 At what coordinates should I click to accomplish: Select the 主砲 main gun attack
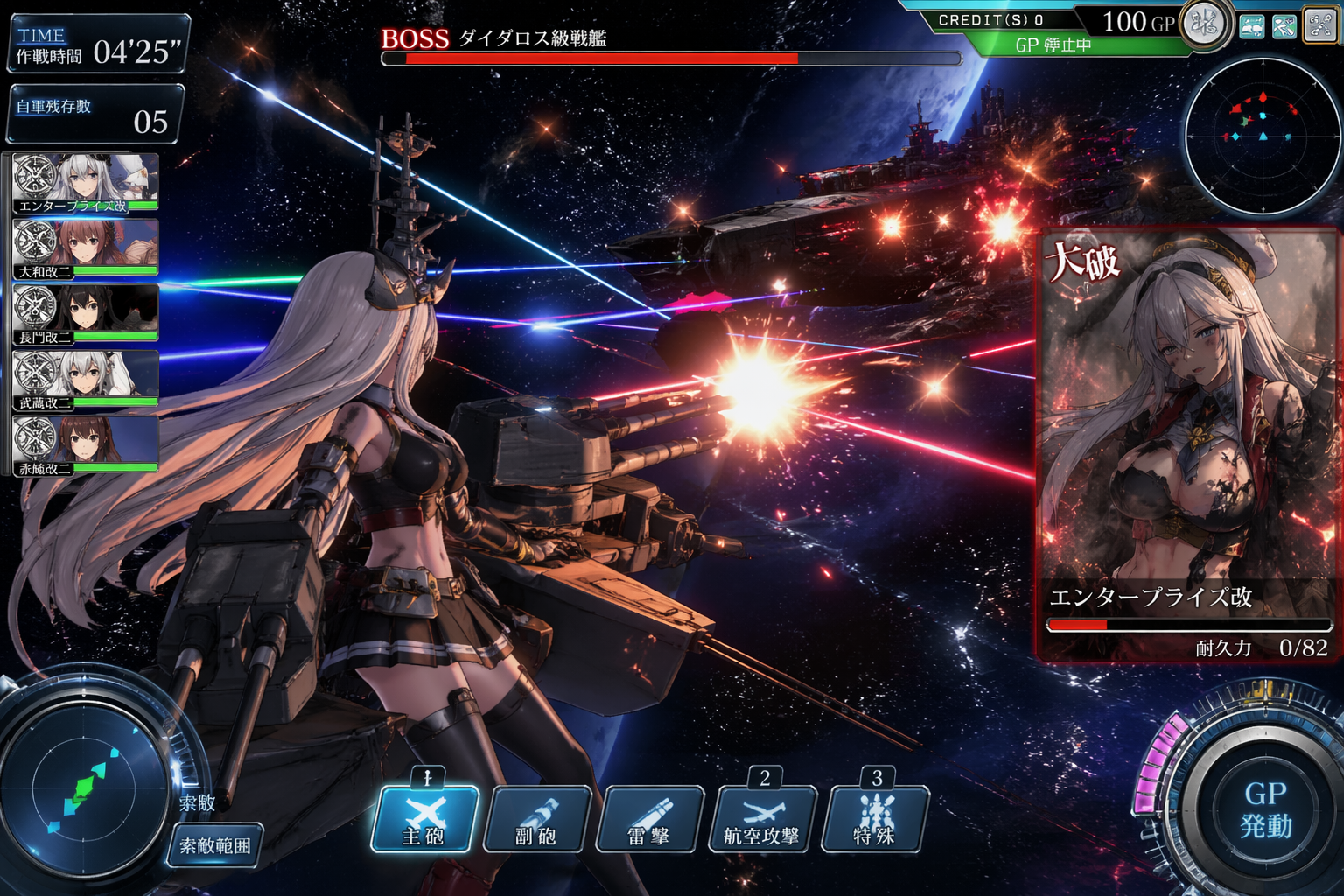(425, 819)
